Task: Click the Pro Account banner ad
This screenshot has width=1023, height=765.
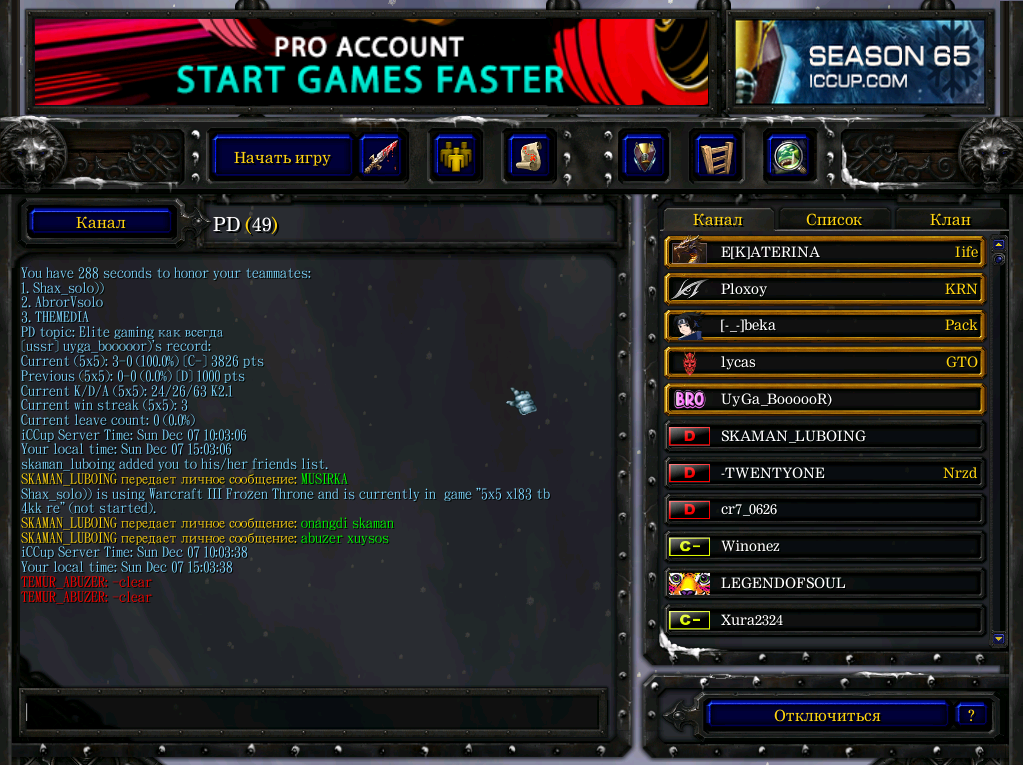Action: pyautogui.click(x=371, y=62)
